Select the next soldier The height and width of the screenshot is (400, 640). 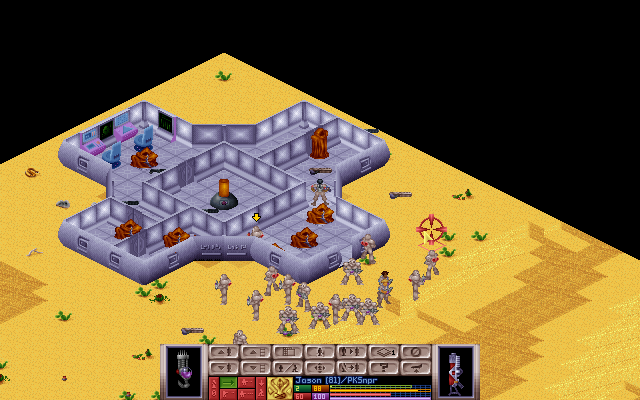click(350, 352)
